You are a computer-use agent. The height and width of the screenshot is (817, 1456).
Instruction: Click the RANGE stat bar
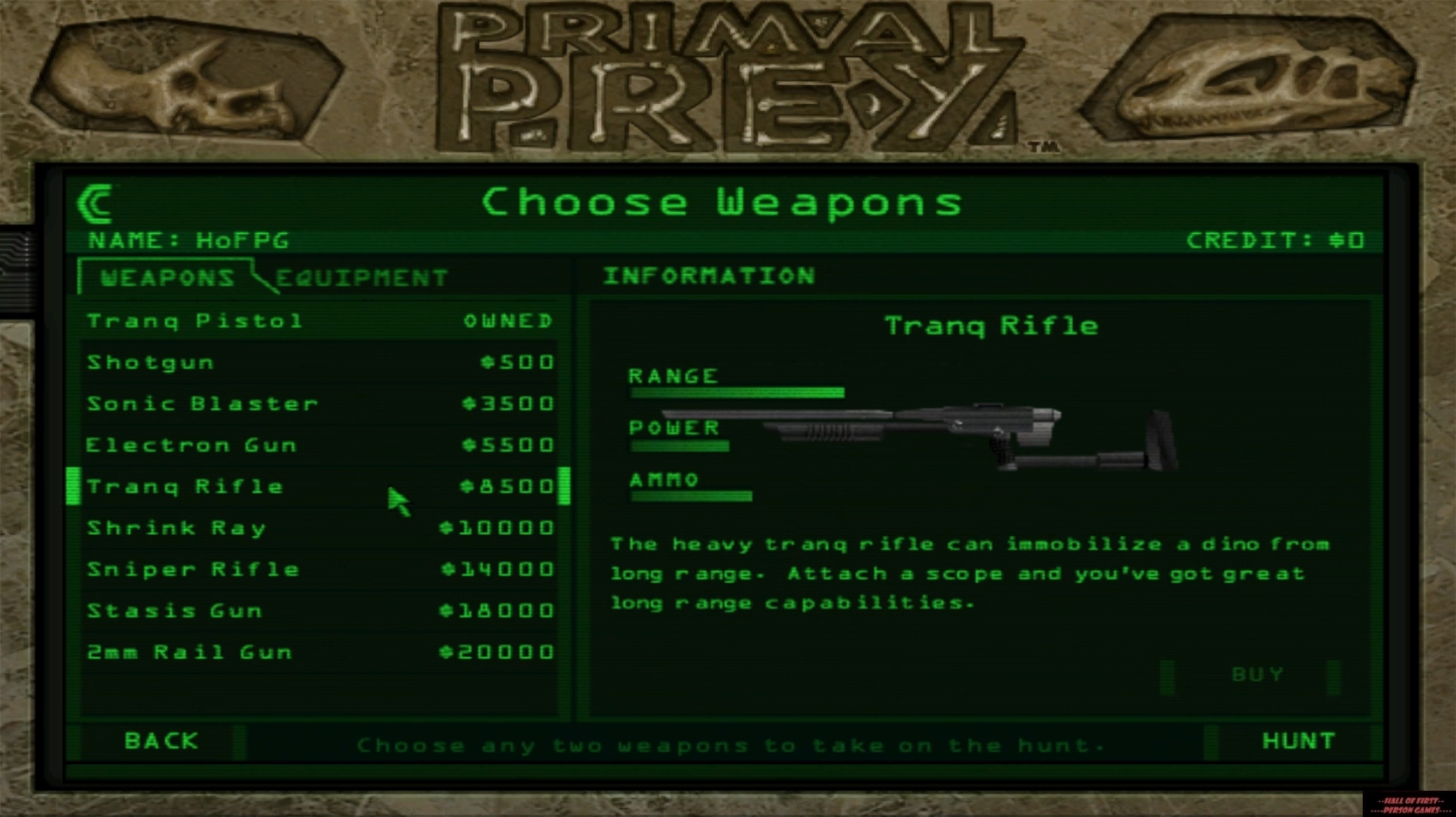coord(737,391)
